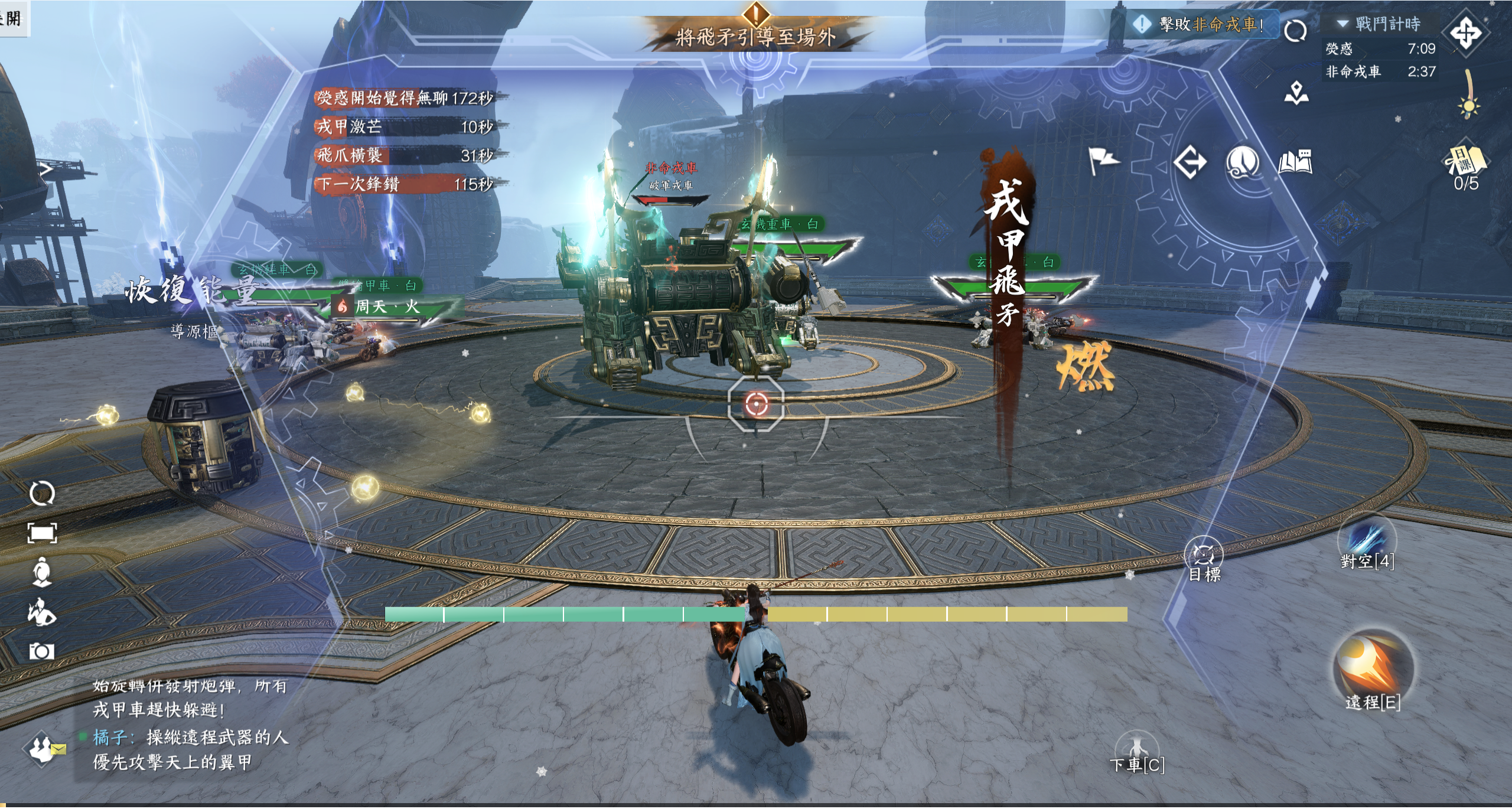Viewport: 1512px width, 809px height.
Task: Fire the 遠程 ranged attack skill
Action: tap(1372, 666)
